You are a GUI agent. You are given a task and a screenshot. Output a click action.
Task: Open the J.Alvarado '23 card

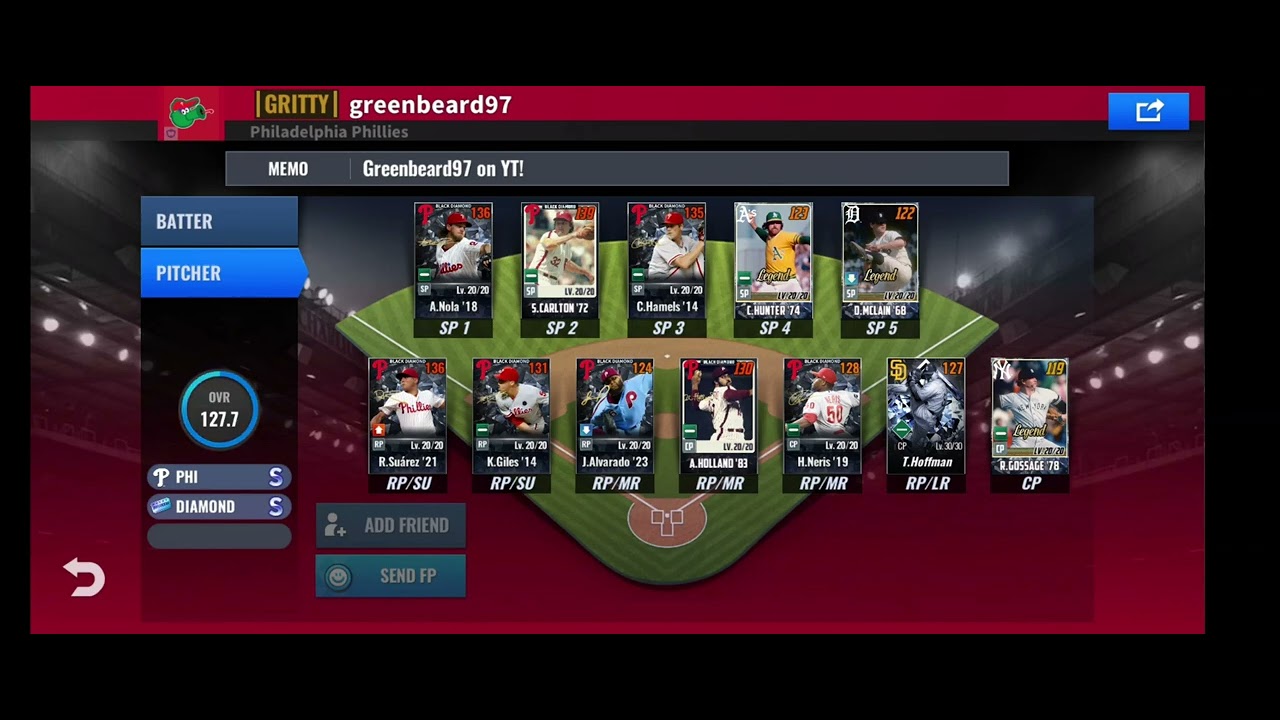615,415
